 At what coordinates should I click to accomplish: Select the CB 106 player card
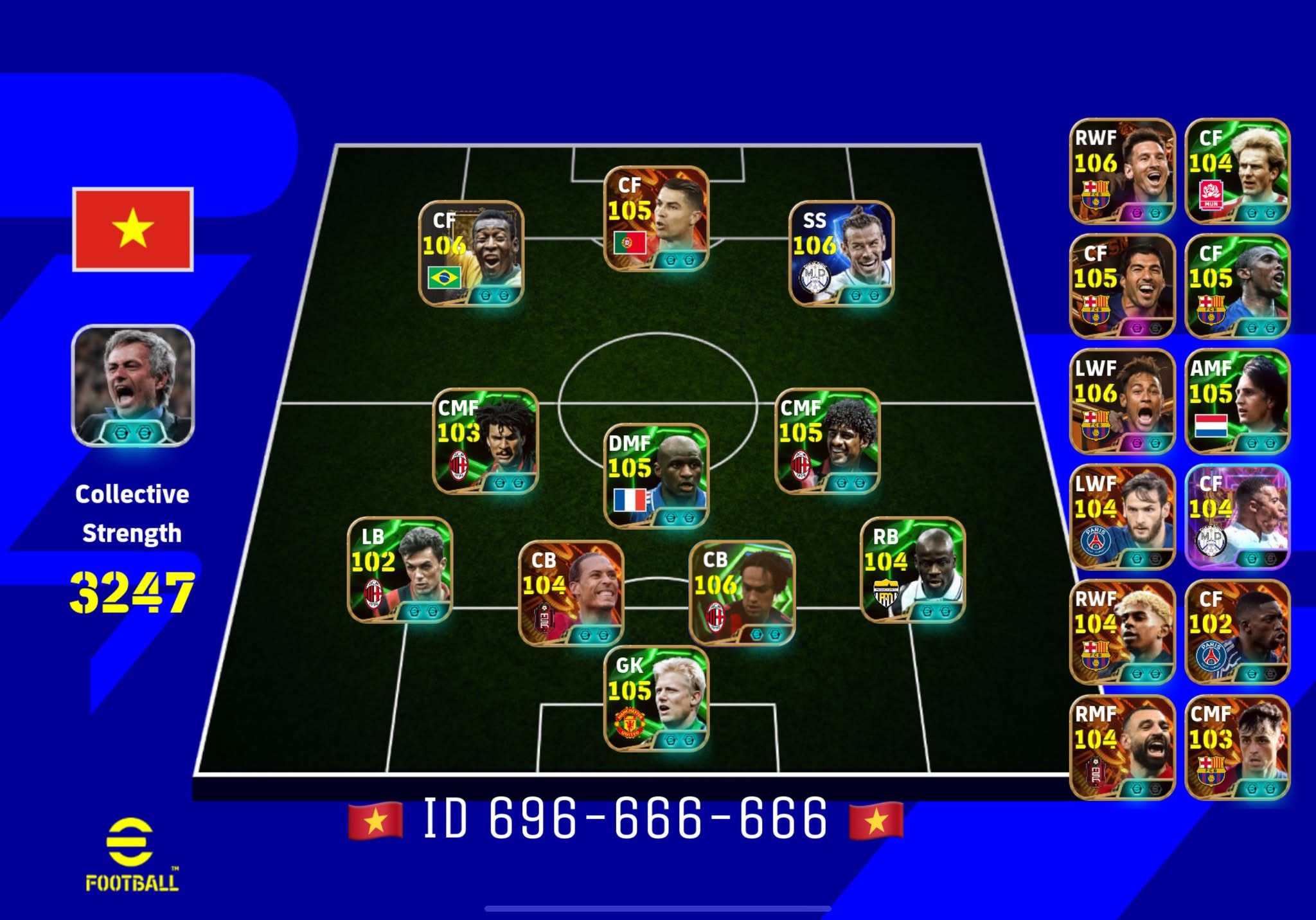point(742,593)
